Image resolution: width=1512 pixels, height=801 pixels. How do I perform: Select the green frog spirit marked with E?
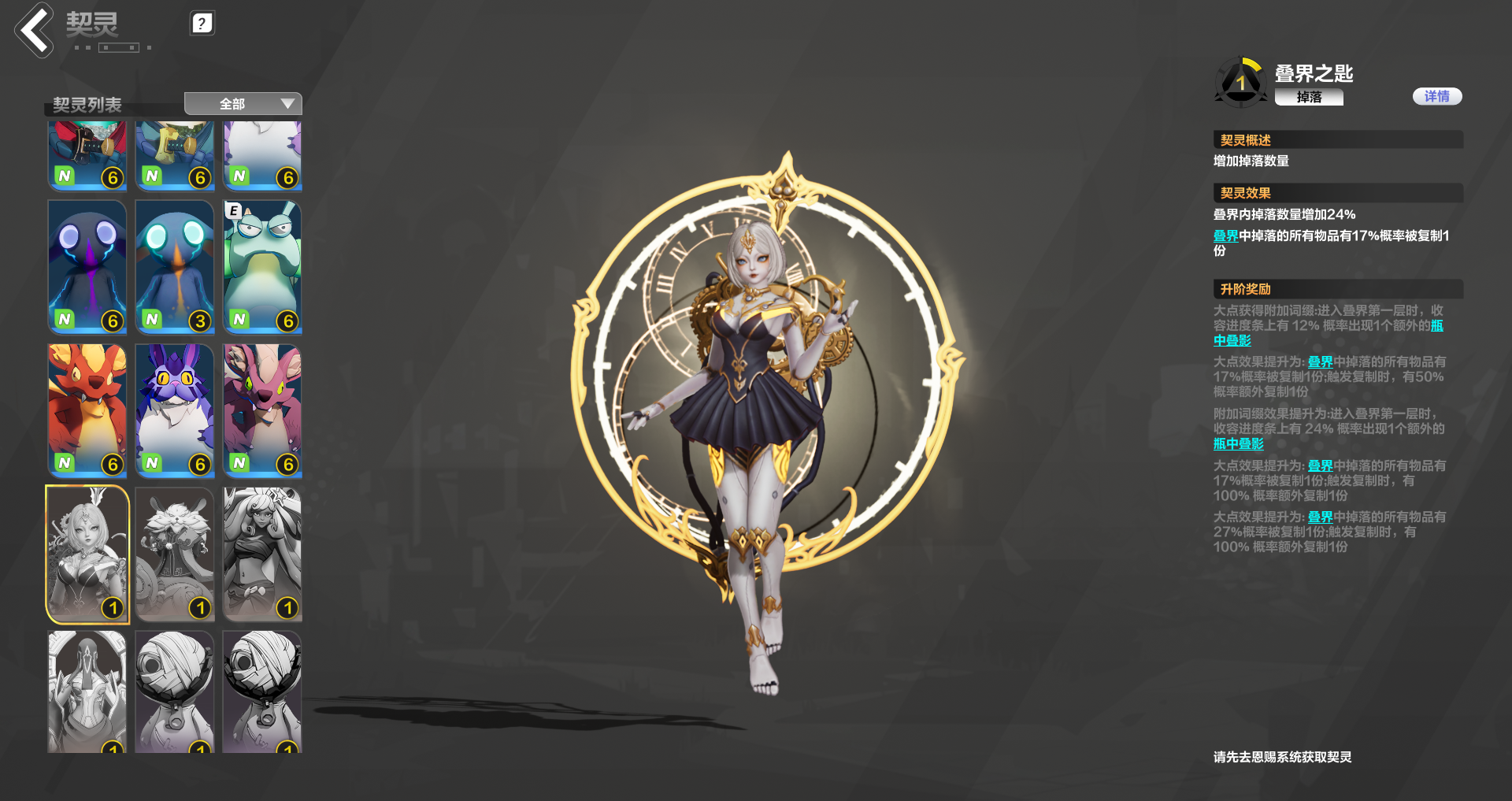click(261, 267)
